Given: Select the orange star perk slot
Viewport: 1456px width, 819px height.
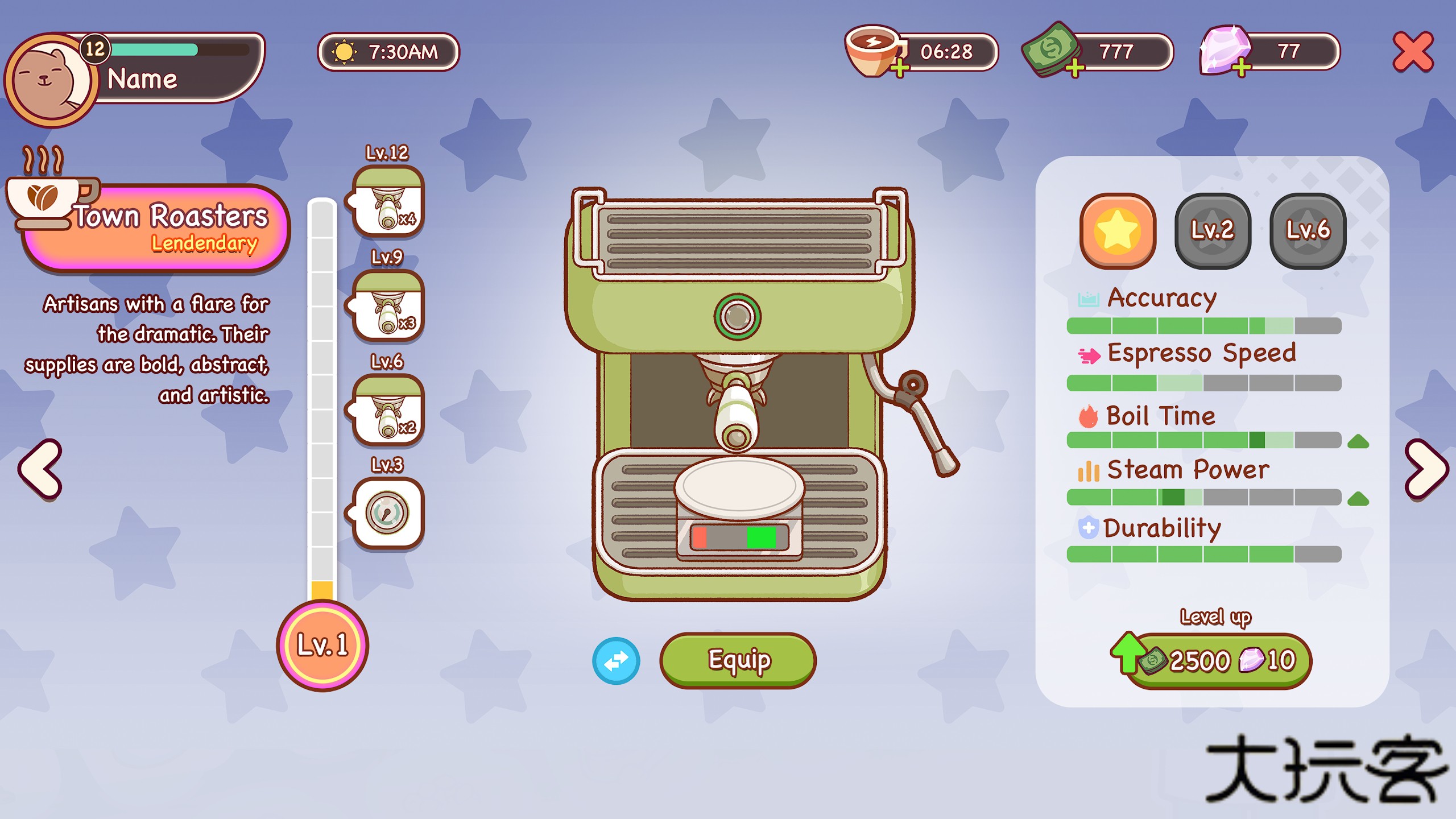Looking at the screenshot, I should [x=1118, y=230].
